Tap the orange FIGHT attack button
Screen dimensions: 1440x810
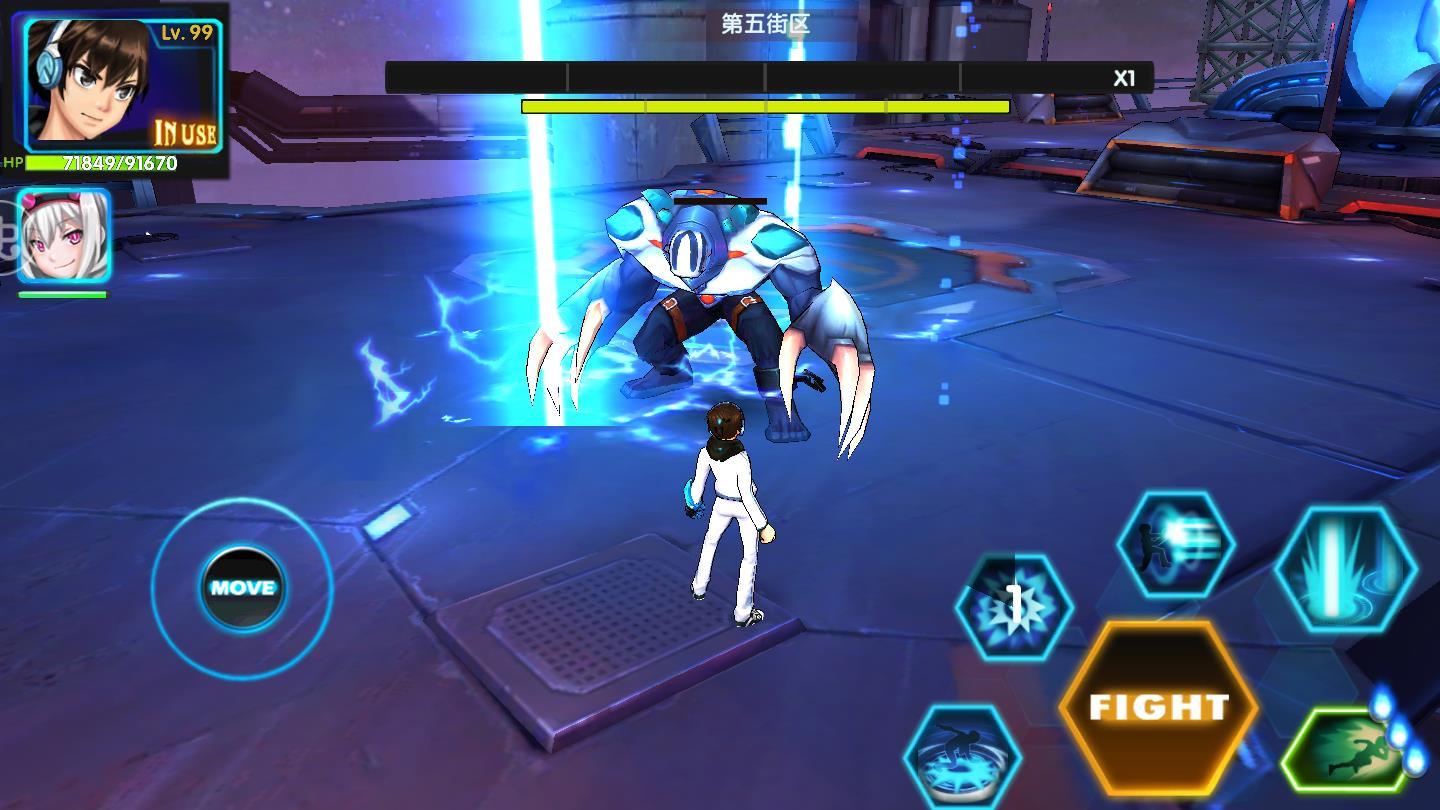tap(1158, 707)
